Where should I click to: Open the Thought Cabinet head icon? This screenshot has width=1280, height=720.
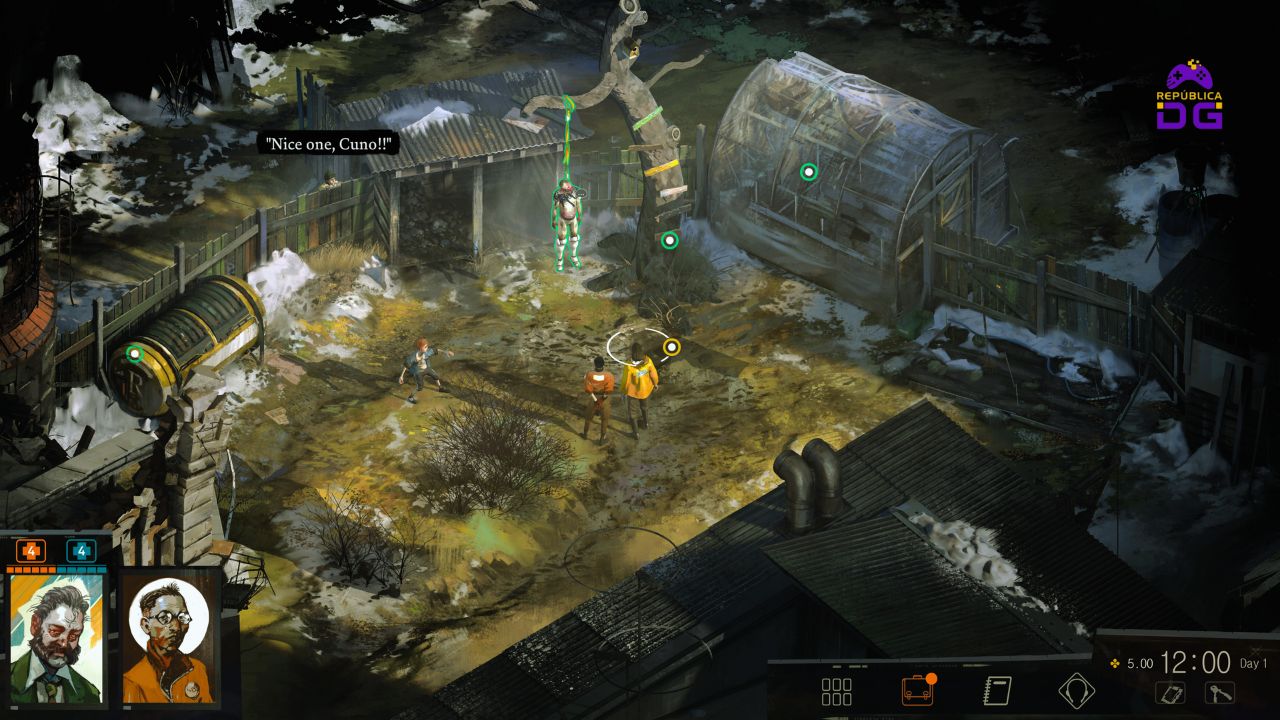[1076, 691]
